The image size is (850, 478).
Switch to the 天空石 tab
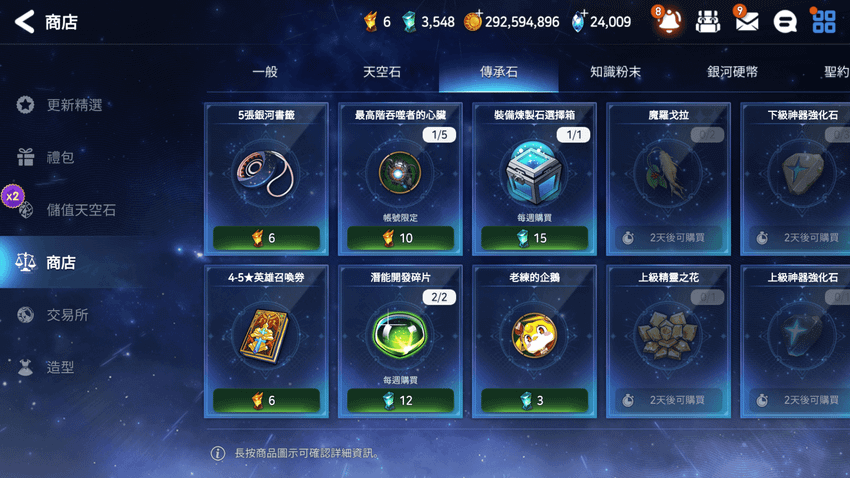point(382,72)
